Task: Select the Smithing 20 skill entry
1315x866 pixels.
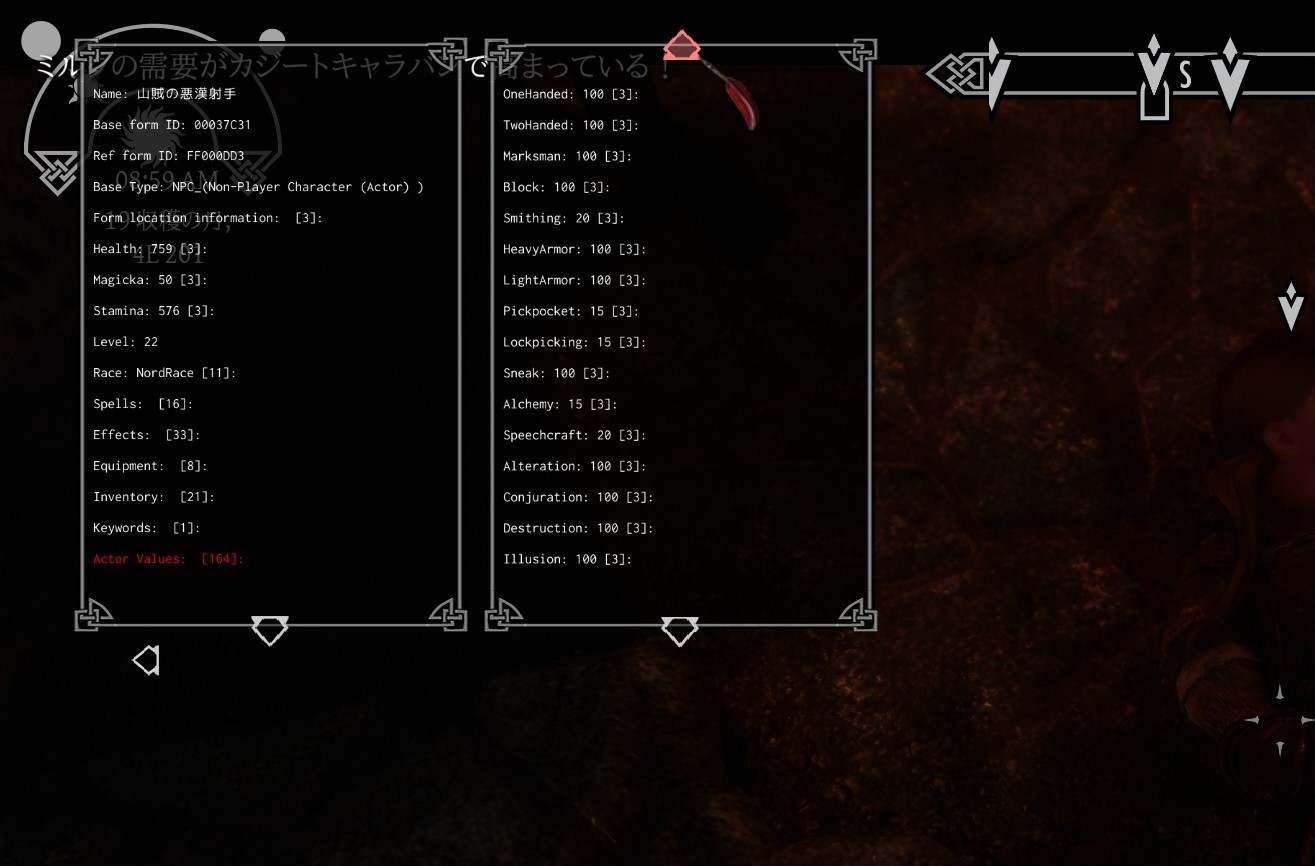Action: click(563, 218)
